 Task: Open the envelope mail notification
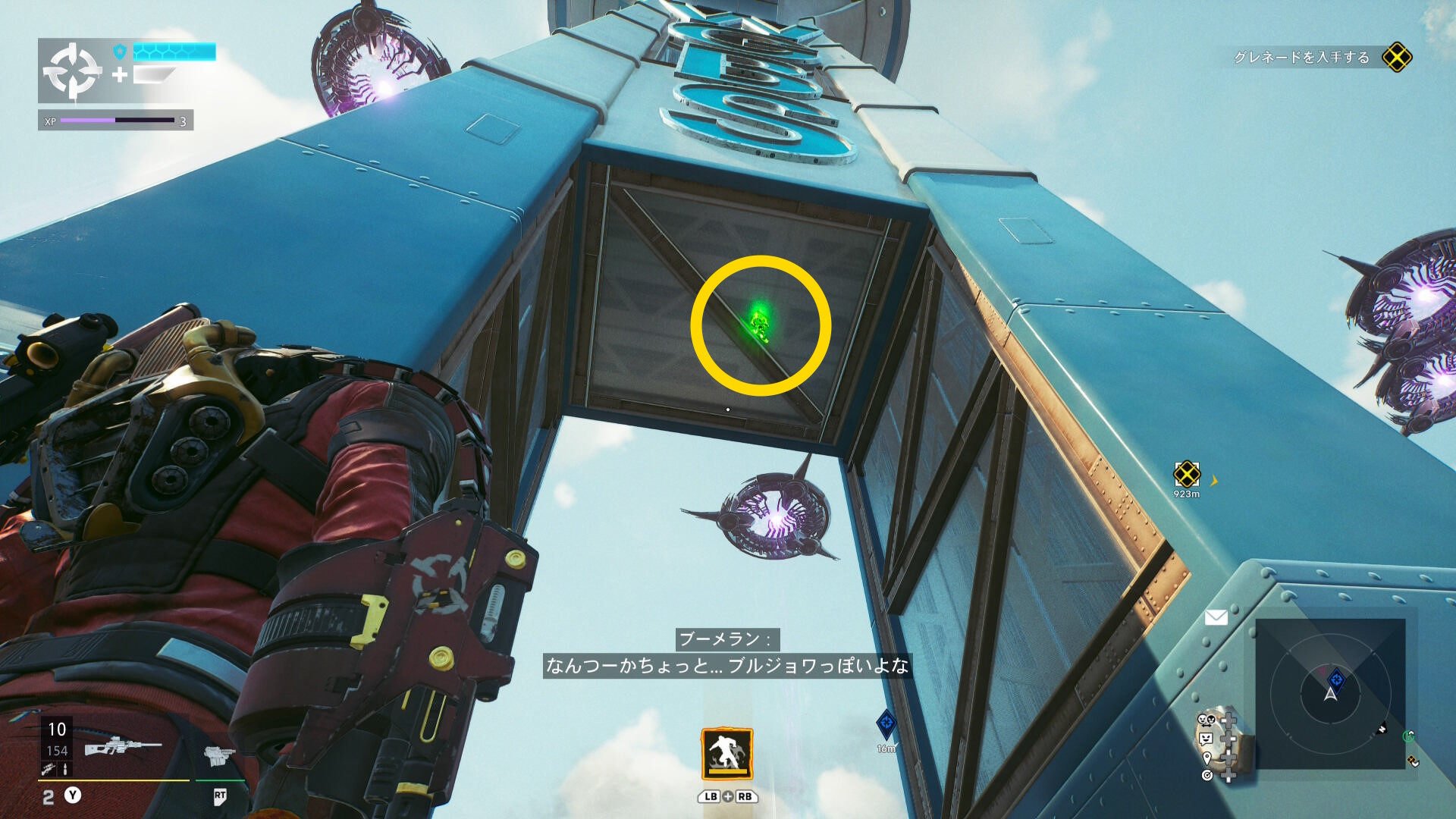click(1216, 617)
